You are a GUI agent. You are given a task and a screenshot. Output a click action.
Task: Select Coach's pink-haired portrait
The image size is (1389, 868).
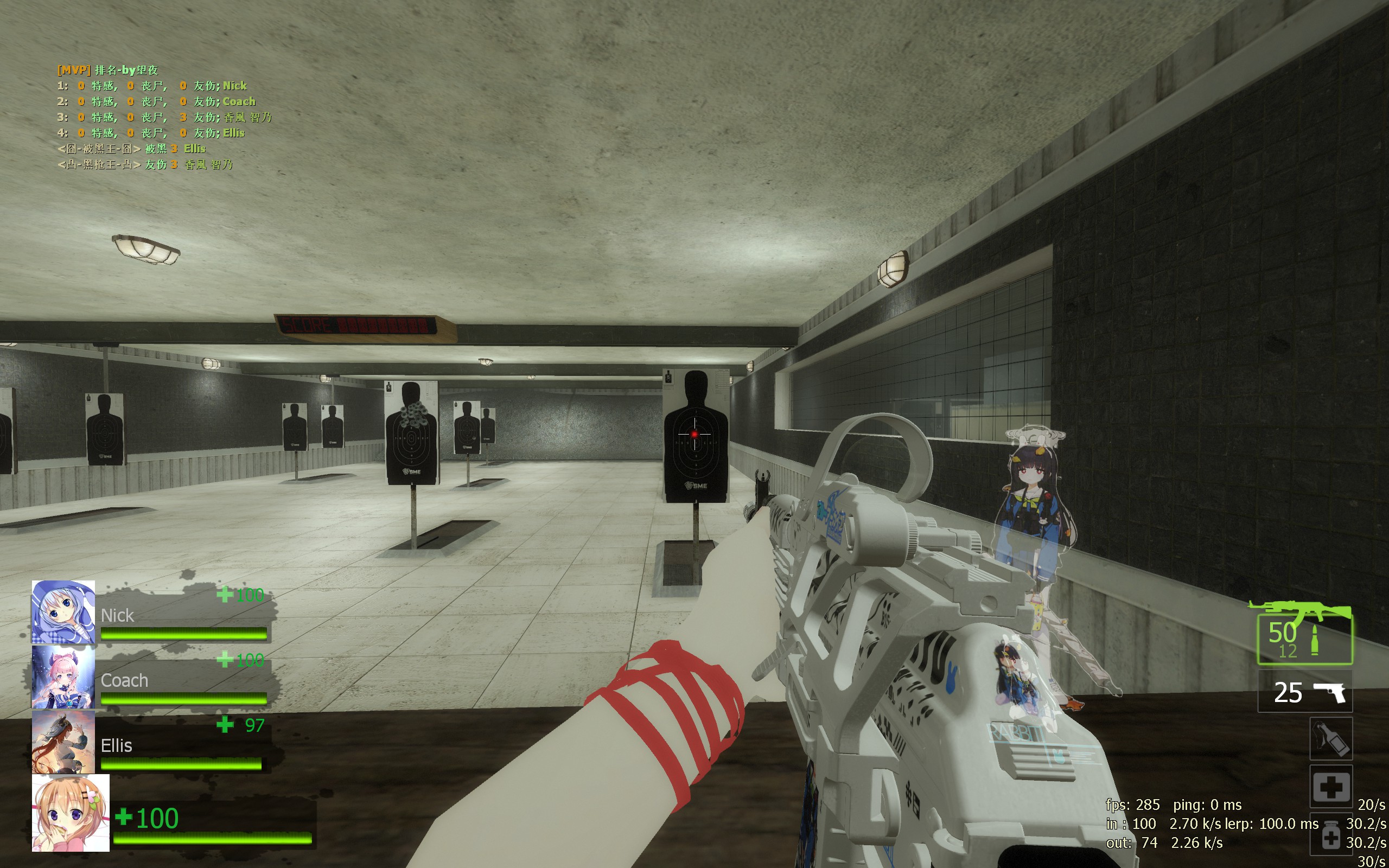(x=63, y=678)
